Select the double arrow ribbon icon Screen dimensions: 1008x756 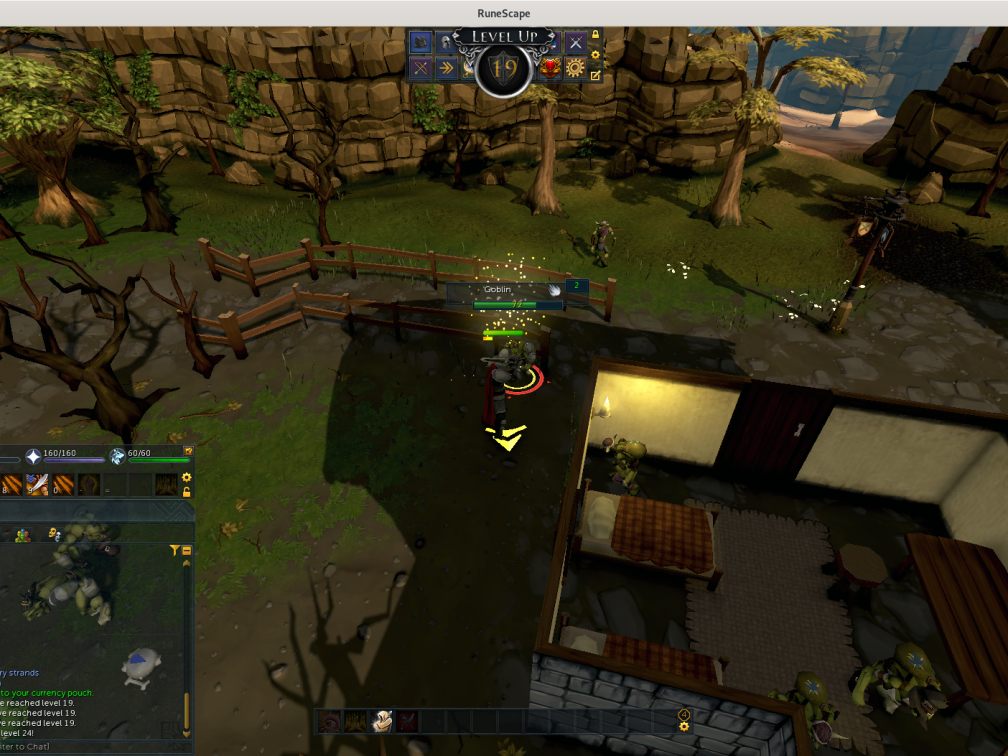click(445, 68)
